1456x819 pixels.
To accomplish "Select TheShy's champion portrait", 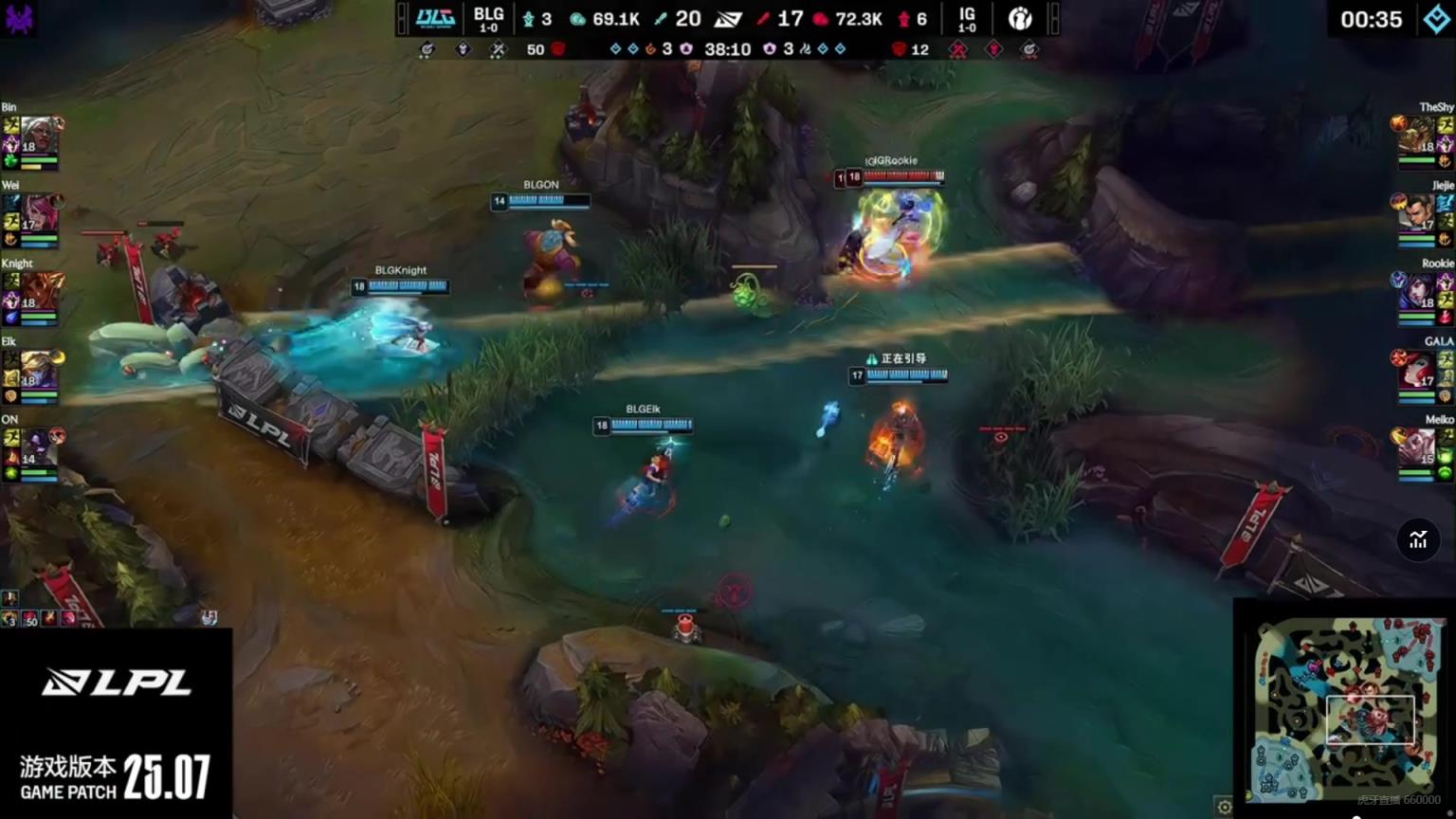I will (x=1417, y=136).
